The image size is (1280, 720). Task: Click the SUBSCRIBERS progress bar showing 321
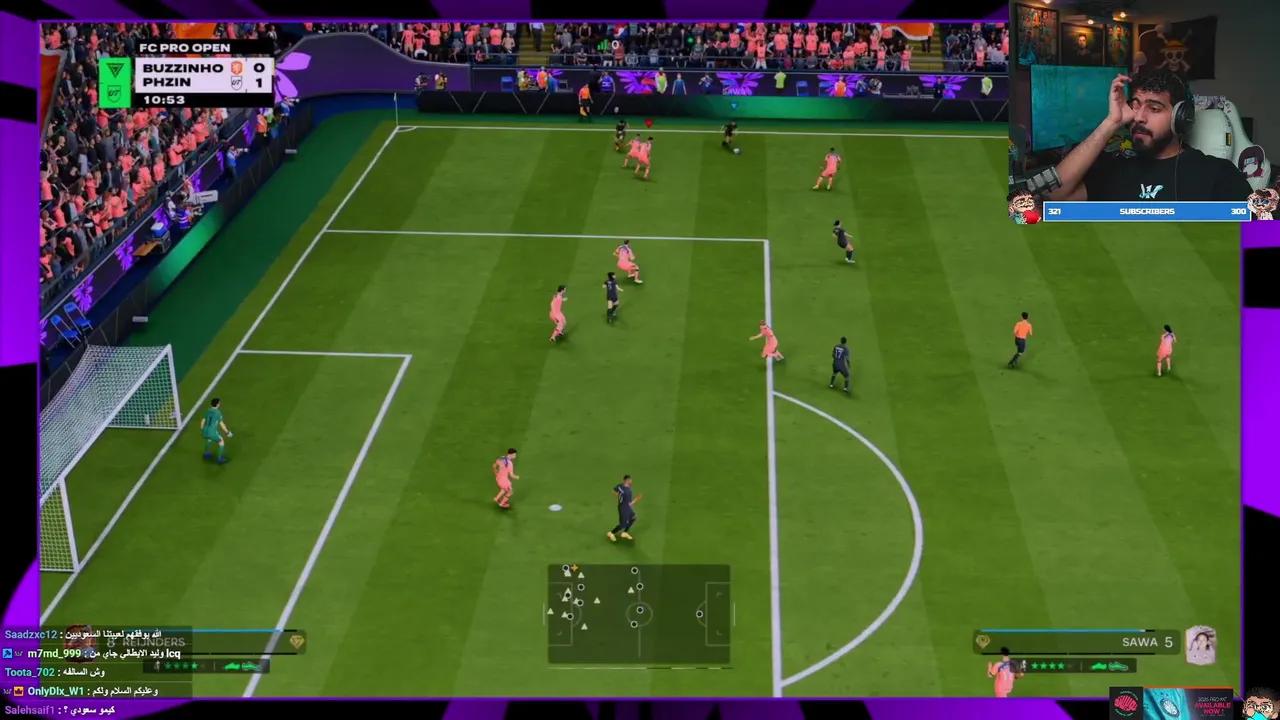pos(1147,211)
